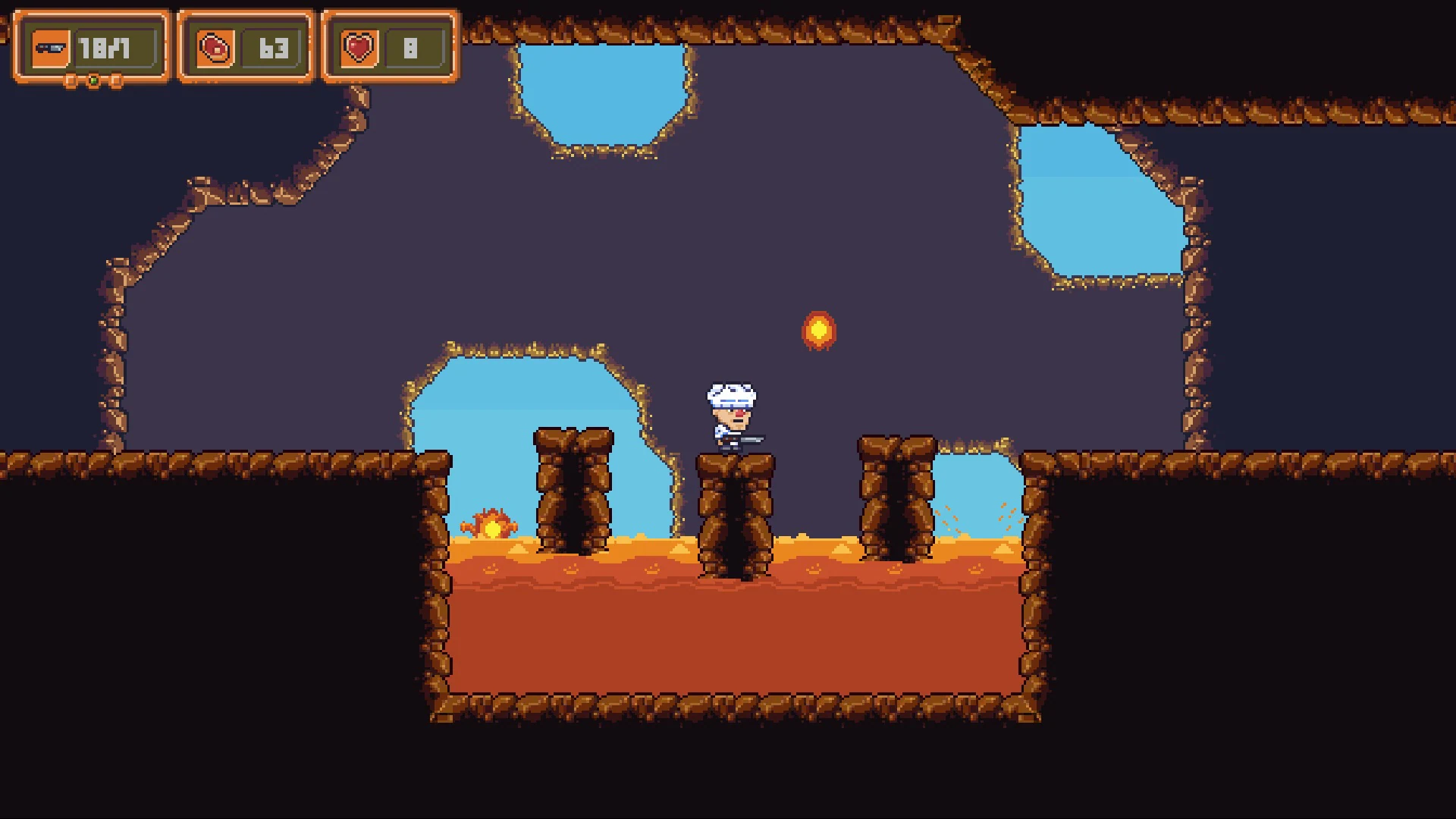This screenshot has width=1456, height=819.
Task: Click the chef character holding a knife
Action: (x=730, y=417)
